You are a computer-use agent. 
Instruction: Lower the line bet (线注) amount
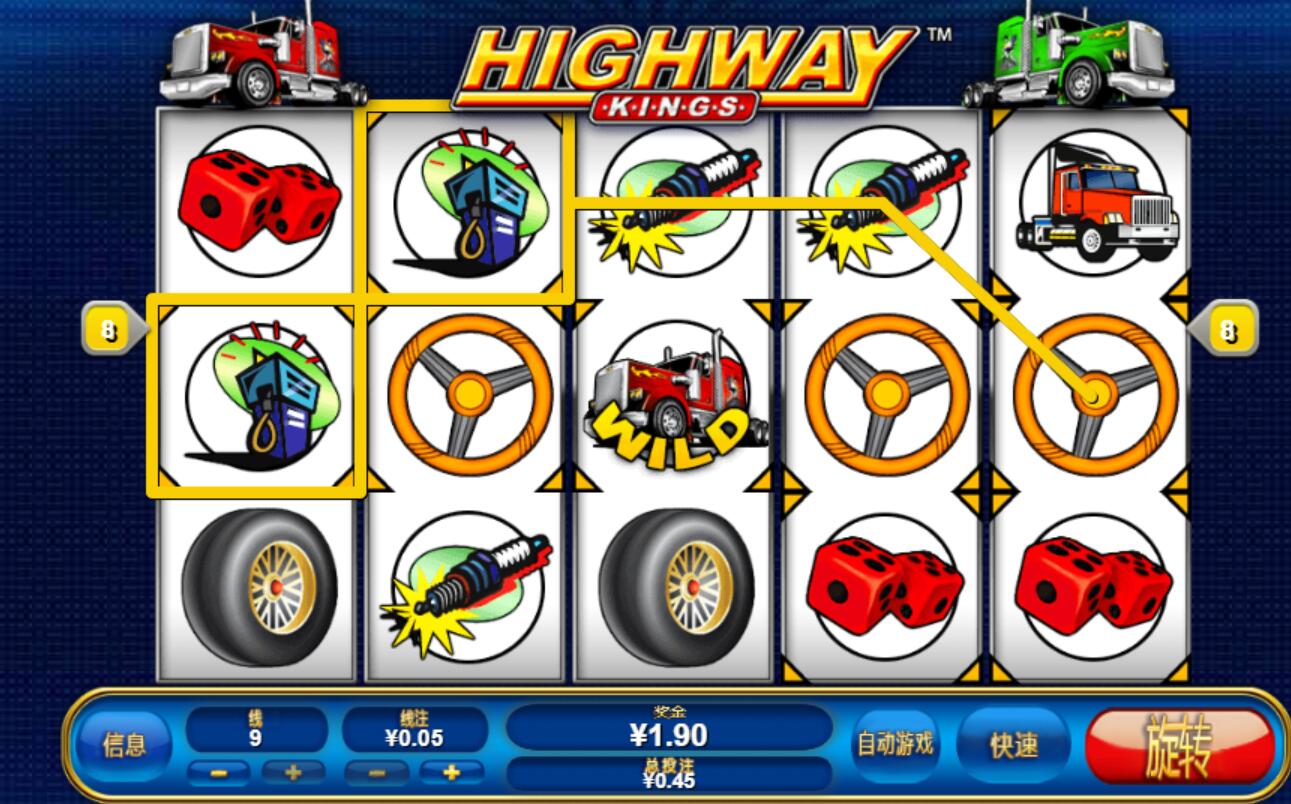[375, 772]
